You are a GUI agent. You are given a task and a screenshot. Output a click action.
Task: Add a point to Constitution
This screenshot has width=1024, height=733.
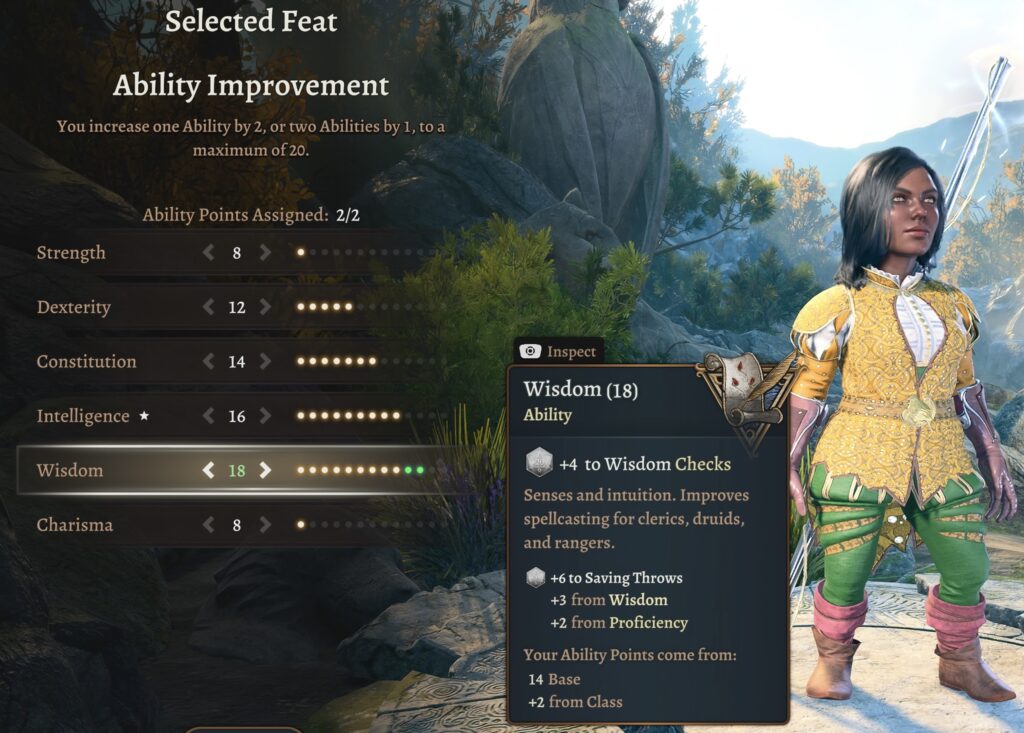point(265,361)
